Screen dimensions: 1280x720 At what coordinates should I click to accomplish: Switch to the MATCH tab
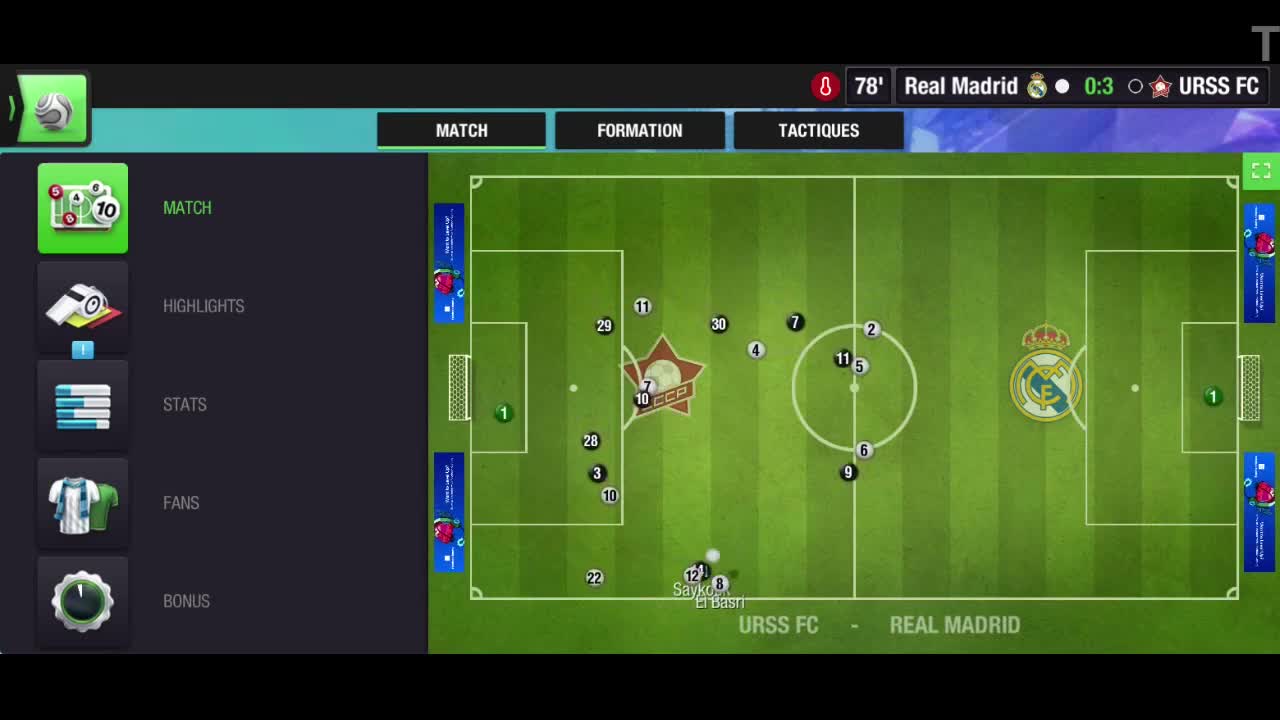(461, 130)
